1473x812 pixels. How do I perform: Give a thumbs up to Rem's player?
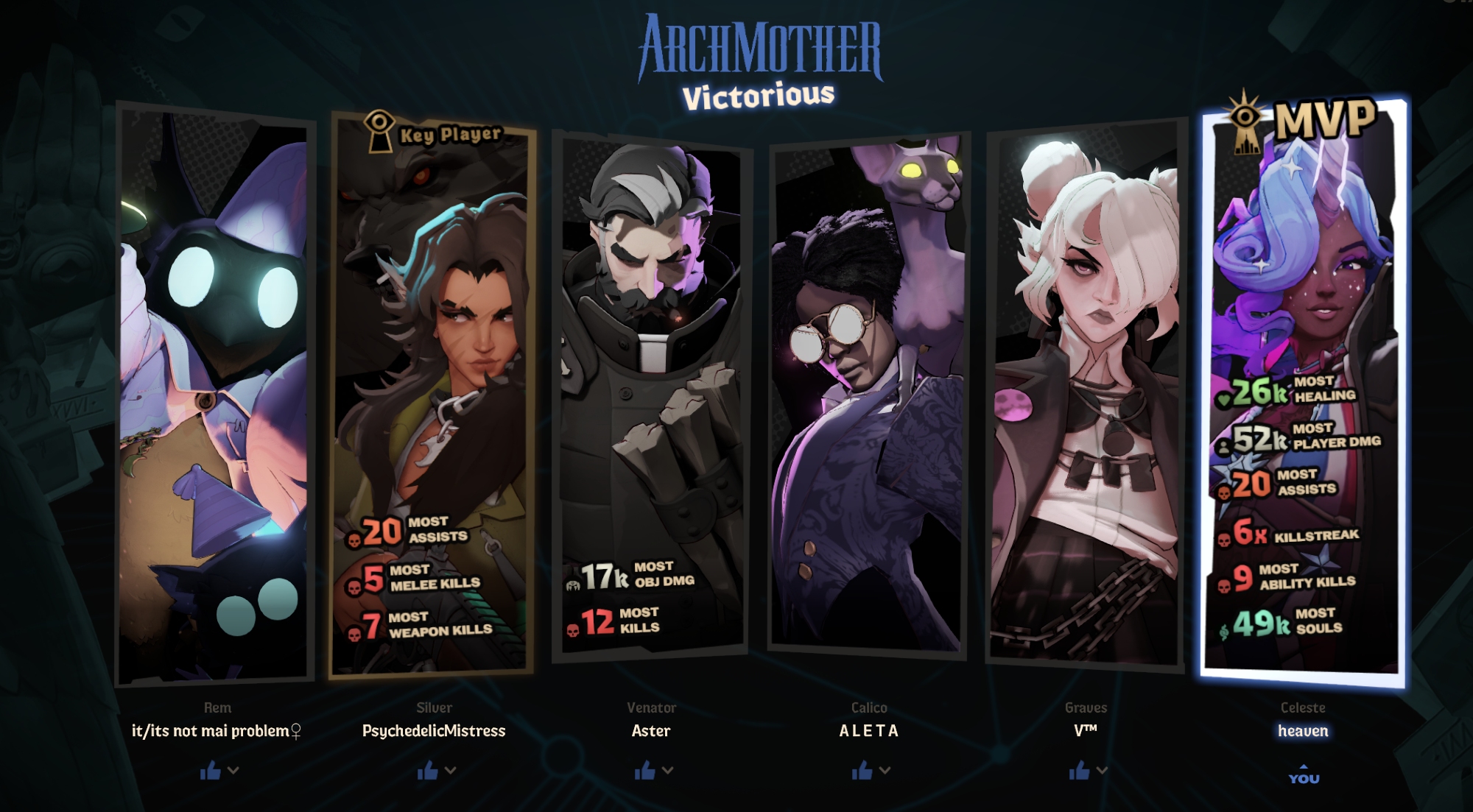(210, 771)
